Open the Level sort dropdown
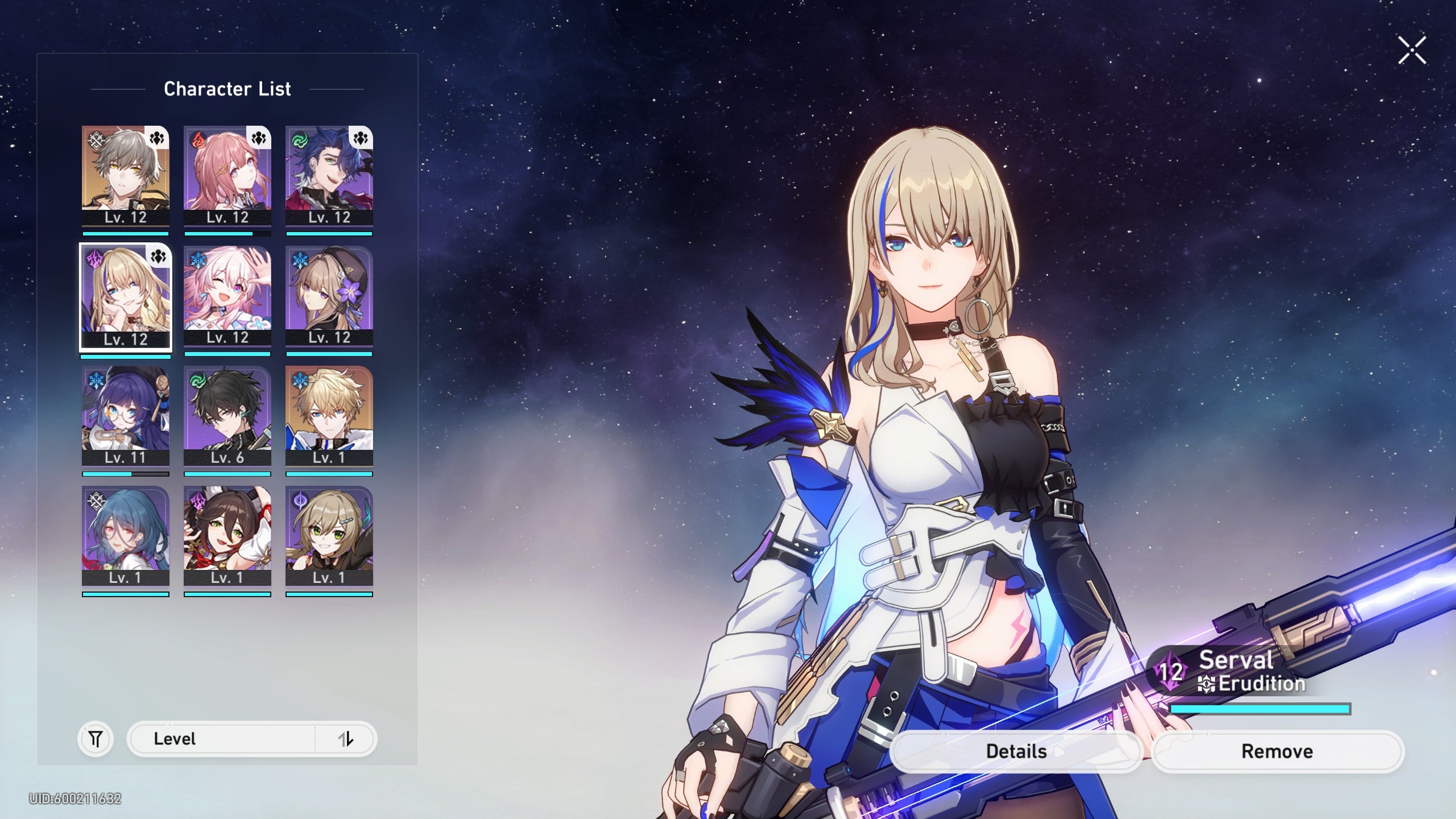Viewport: 1456px width, 819px height. (x=222, y=739)
